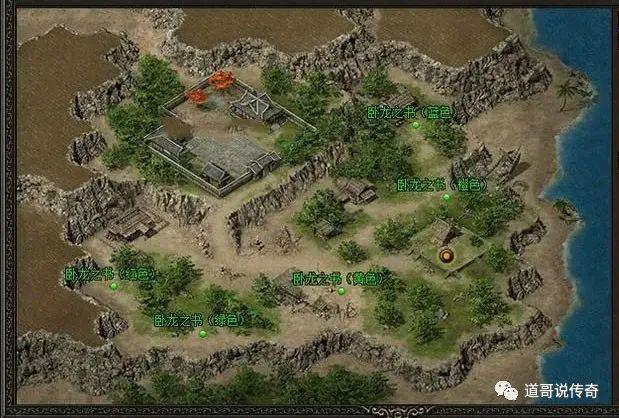Choose the 卧龙之书（红色）marker on the map
This screenshot has height=418, width=619.
[114, 286]
